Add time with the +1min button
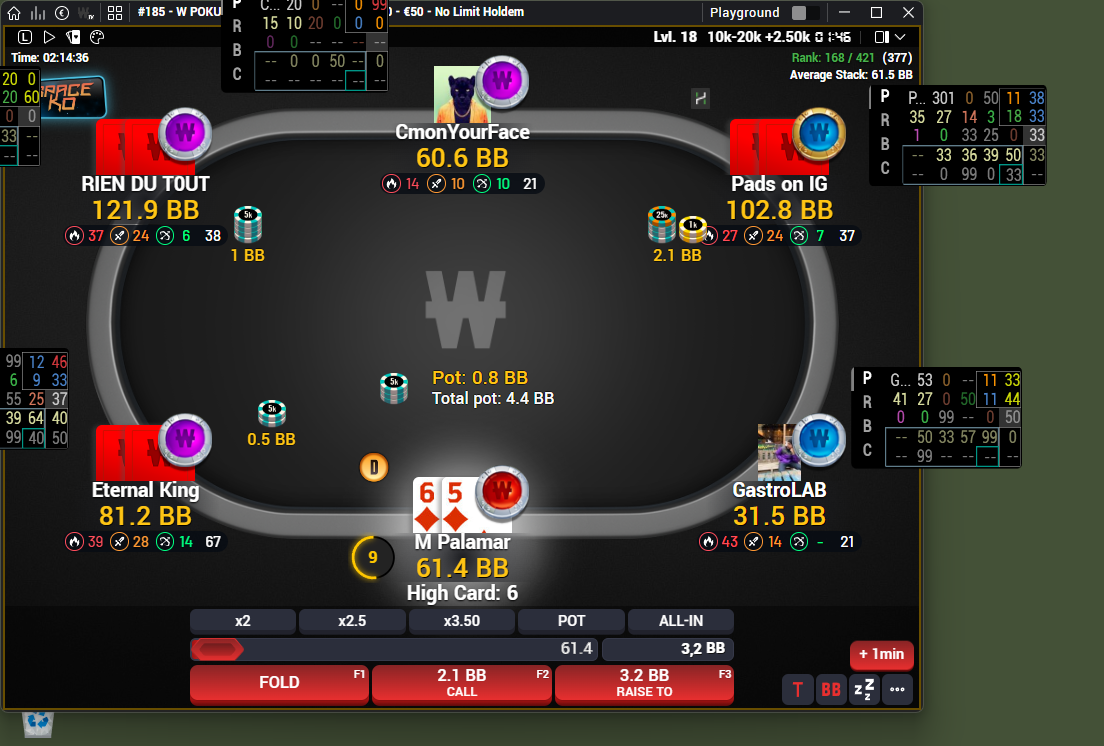 point(881,655)
